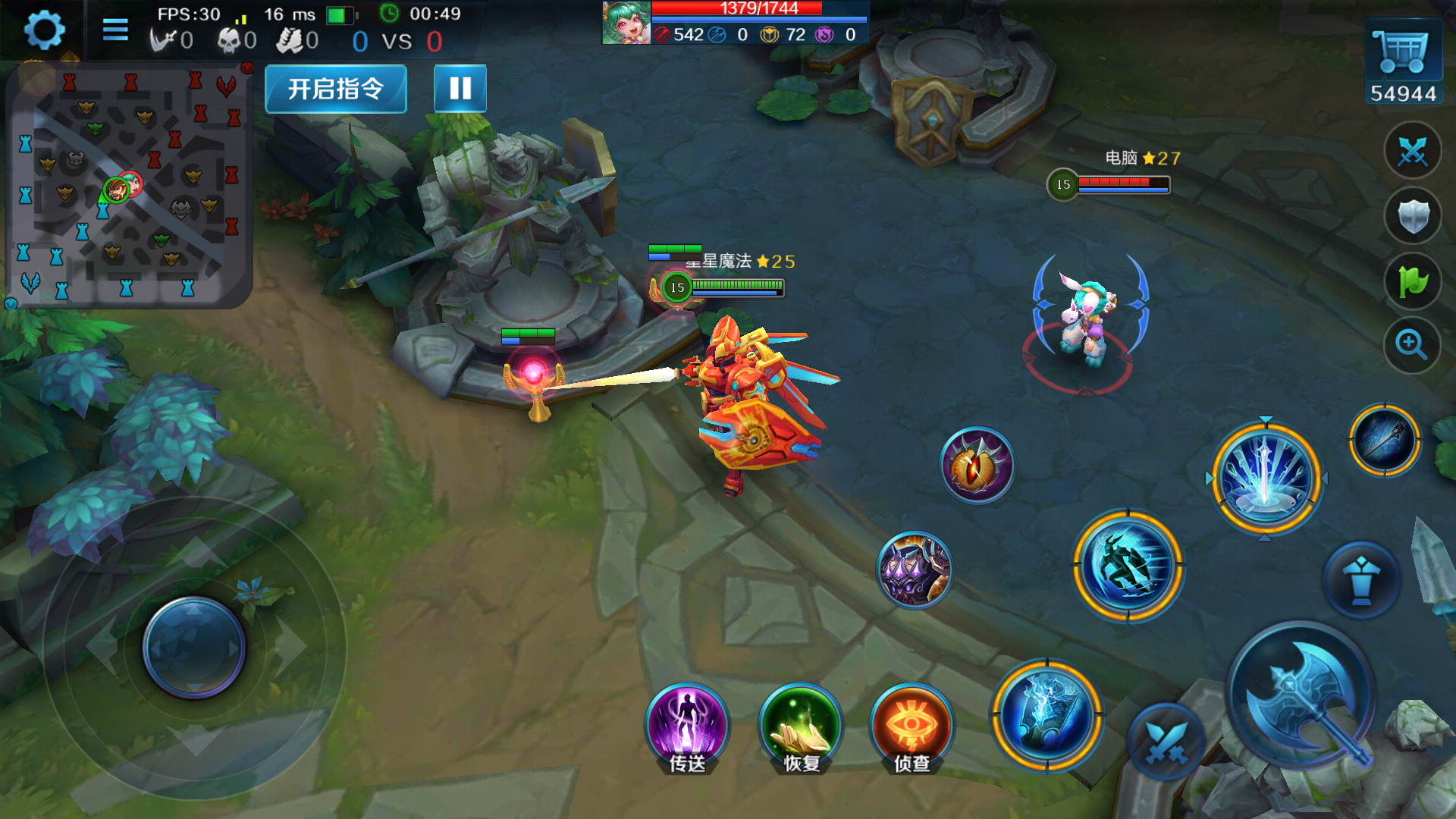Screen dimensions: 1456x819
Task: Cast the lightning hammer skill
Action: 1047,714
